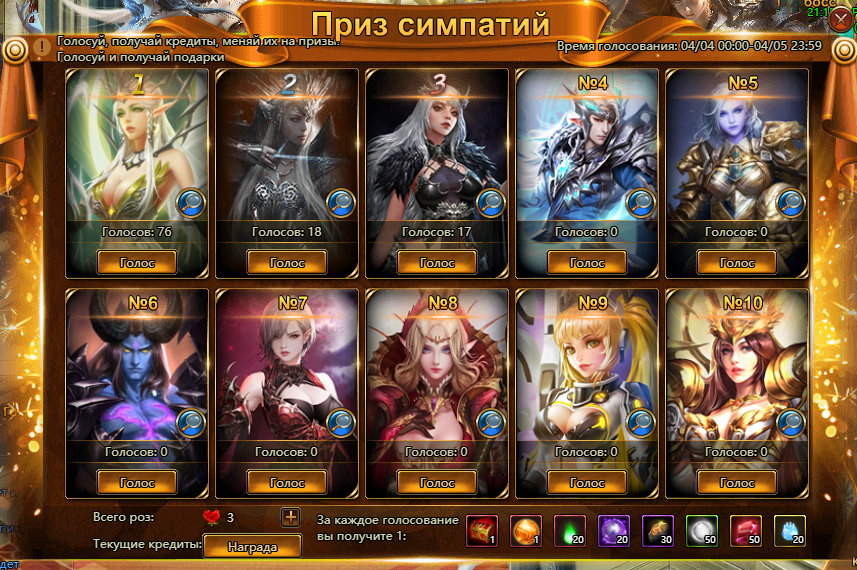Viewport: 857px width, 570px height.
Task: Inspect first-place card with magnifier icon
Action: point(191,203)
